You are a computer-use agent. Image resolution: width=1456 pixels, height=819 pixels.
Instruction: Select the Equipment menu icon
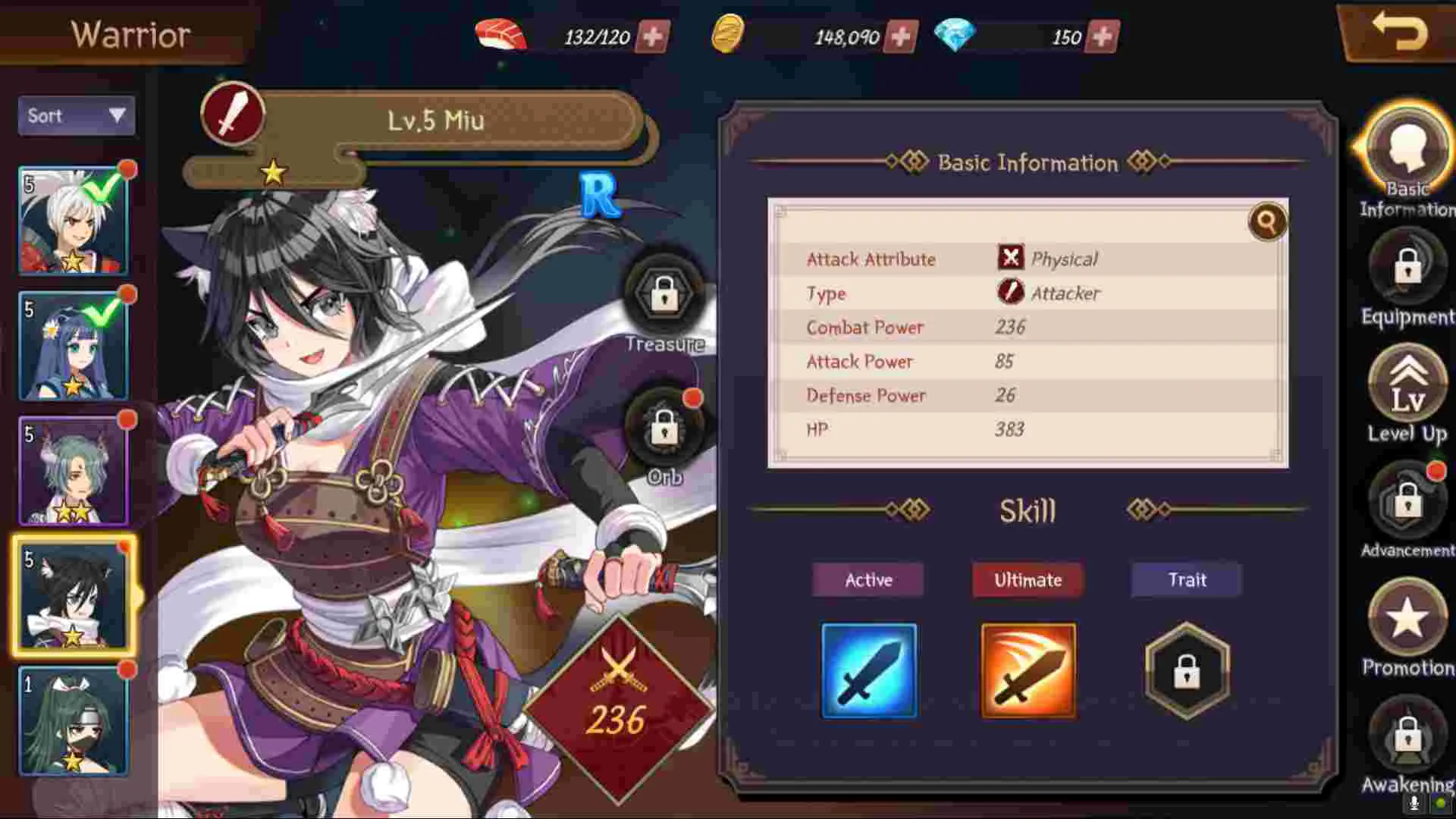point(1407,269)
